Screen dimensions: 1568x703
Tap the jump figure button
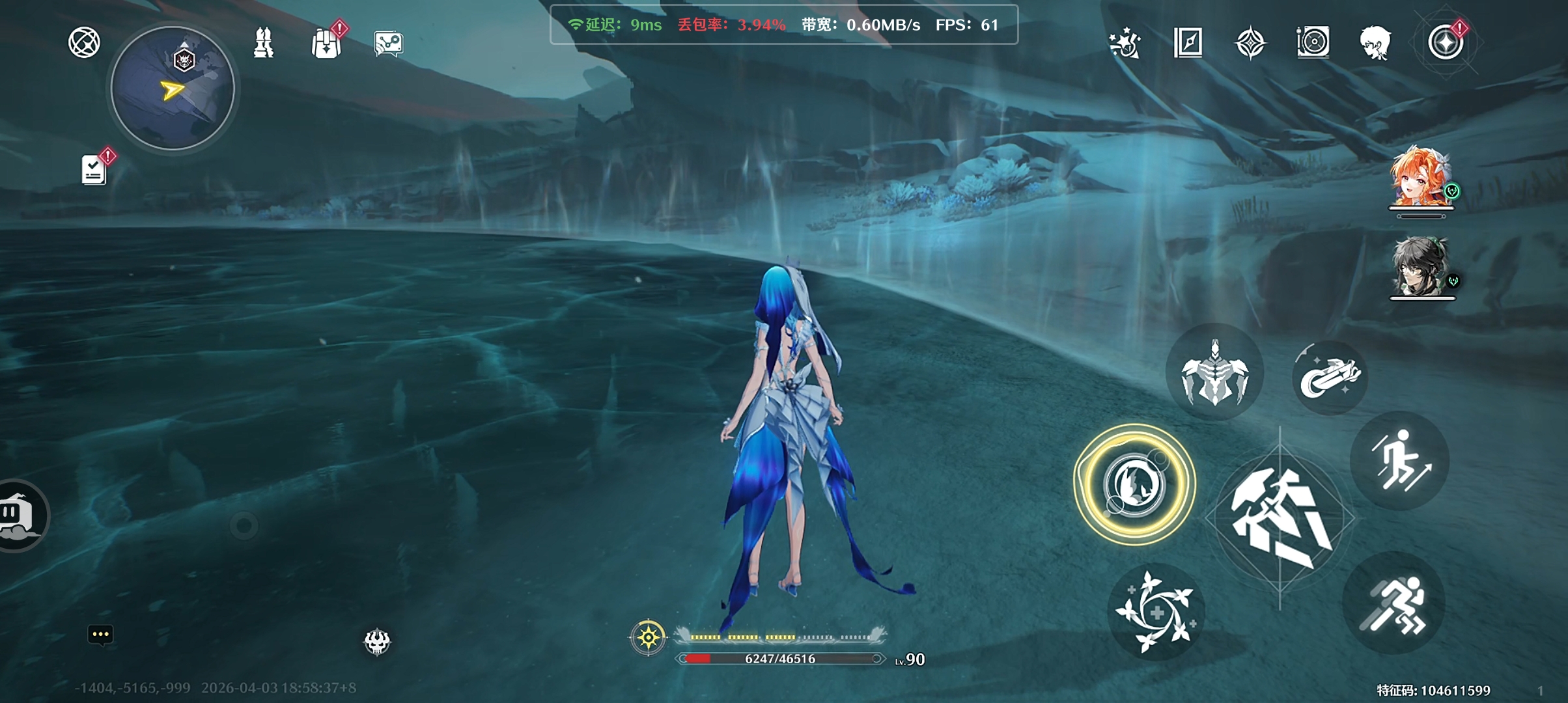click(x=1400, y=461)
